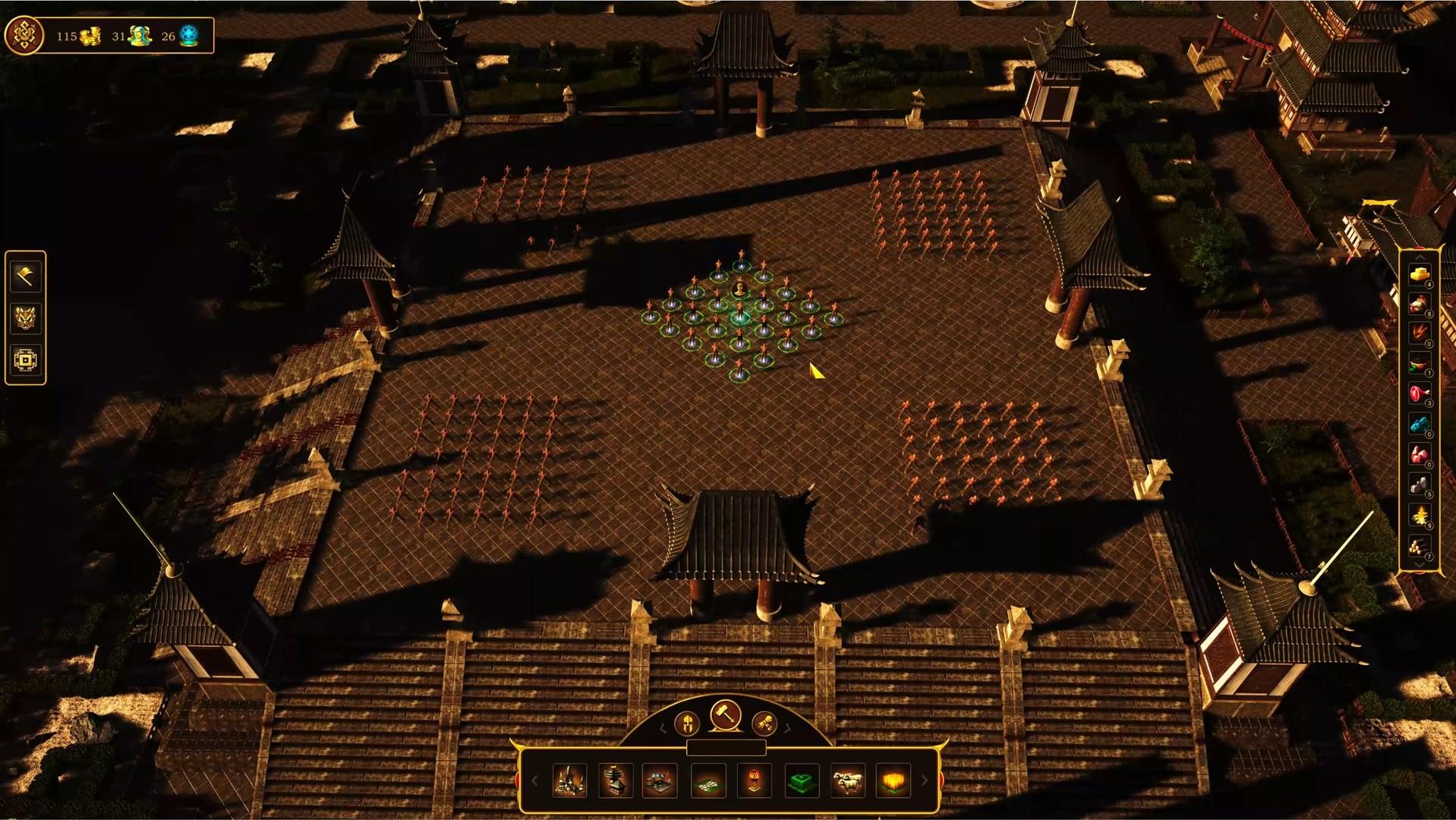Click the golden dragon head sidebar icon

pos(25,319)
